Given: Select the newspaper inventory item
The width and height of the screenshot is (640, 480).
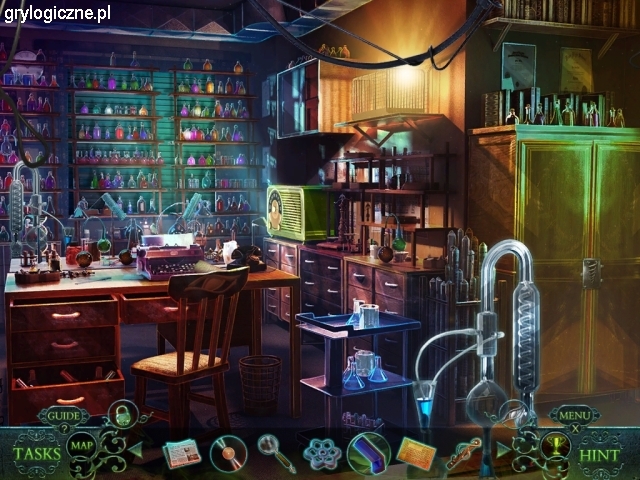Looking at the screenshot, I should (182, 454).
